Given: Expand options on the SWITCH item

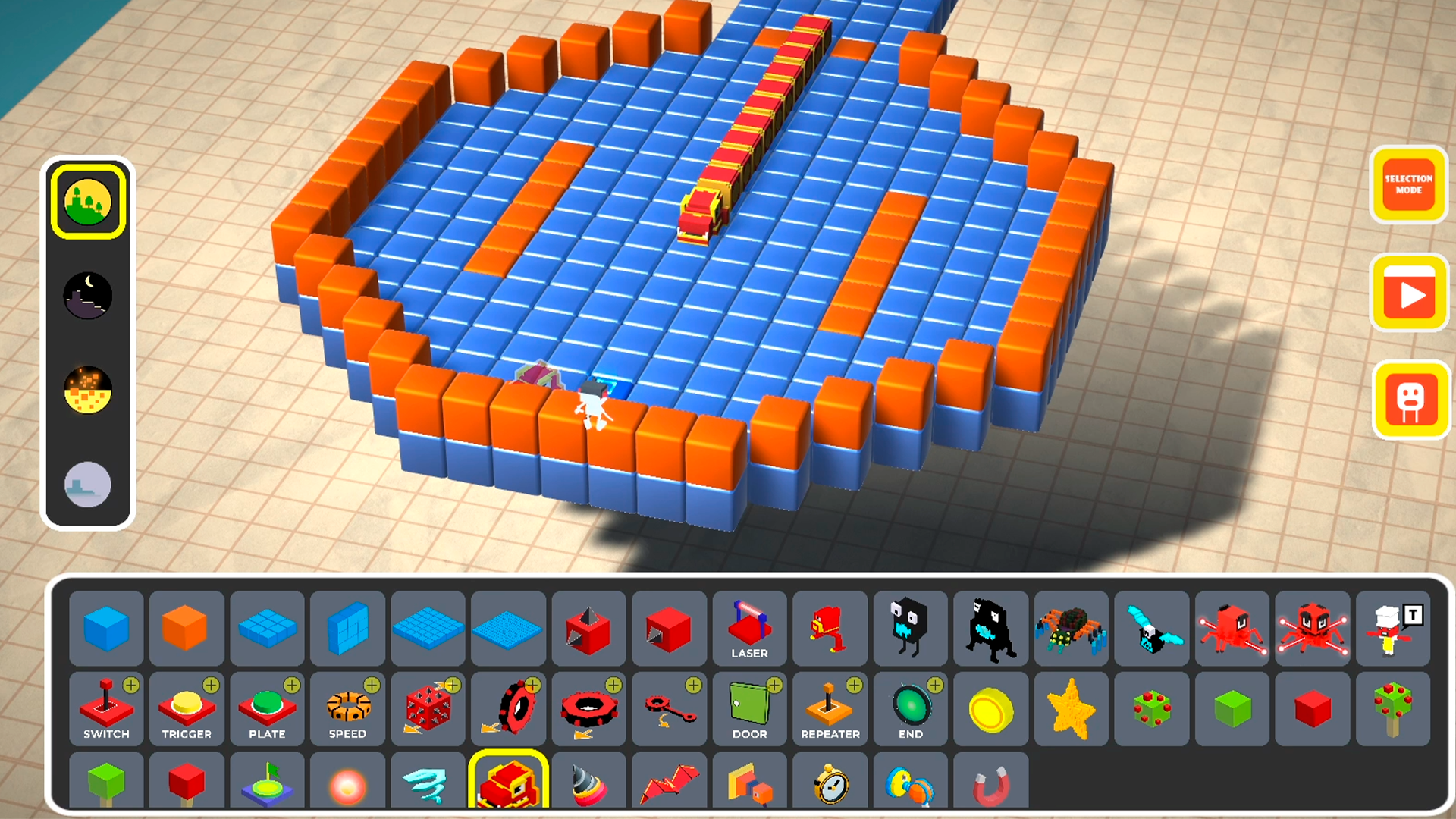Looking at the screenshot, I should pos(130,686).
